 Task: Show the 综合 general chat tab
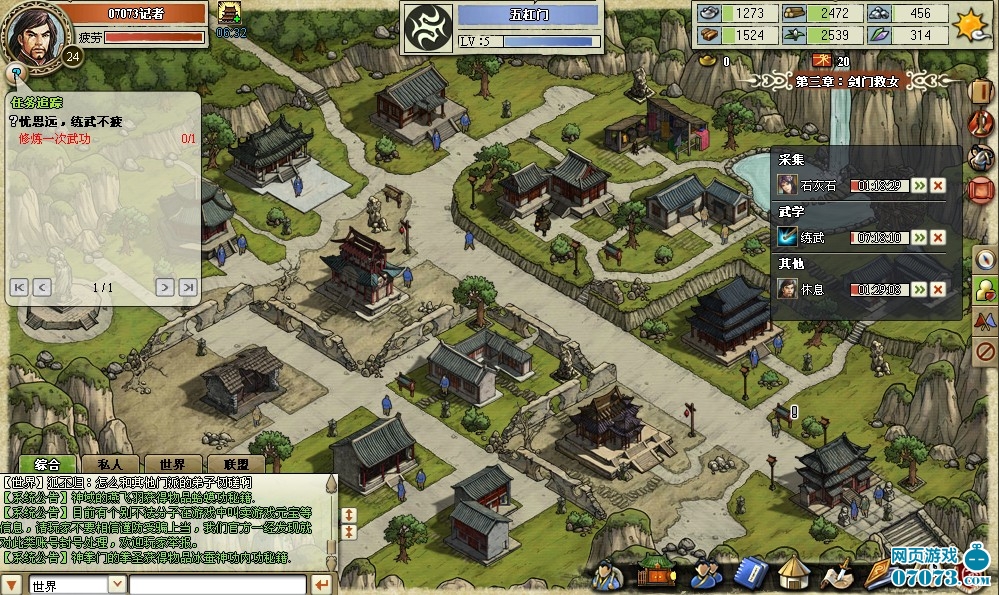pos(47,465)
